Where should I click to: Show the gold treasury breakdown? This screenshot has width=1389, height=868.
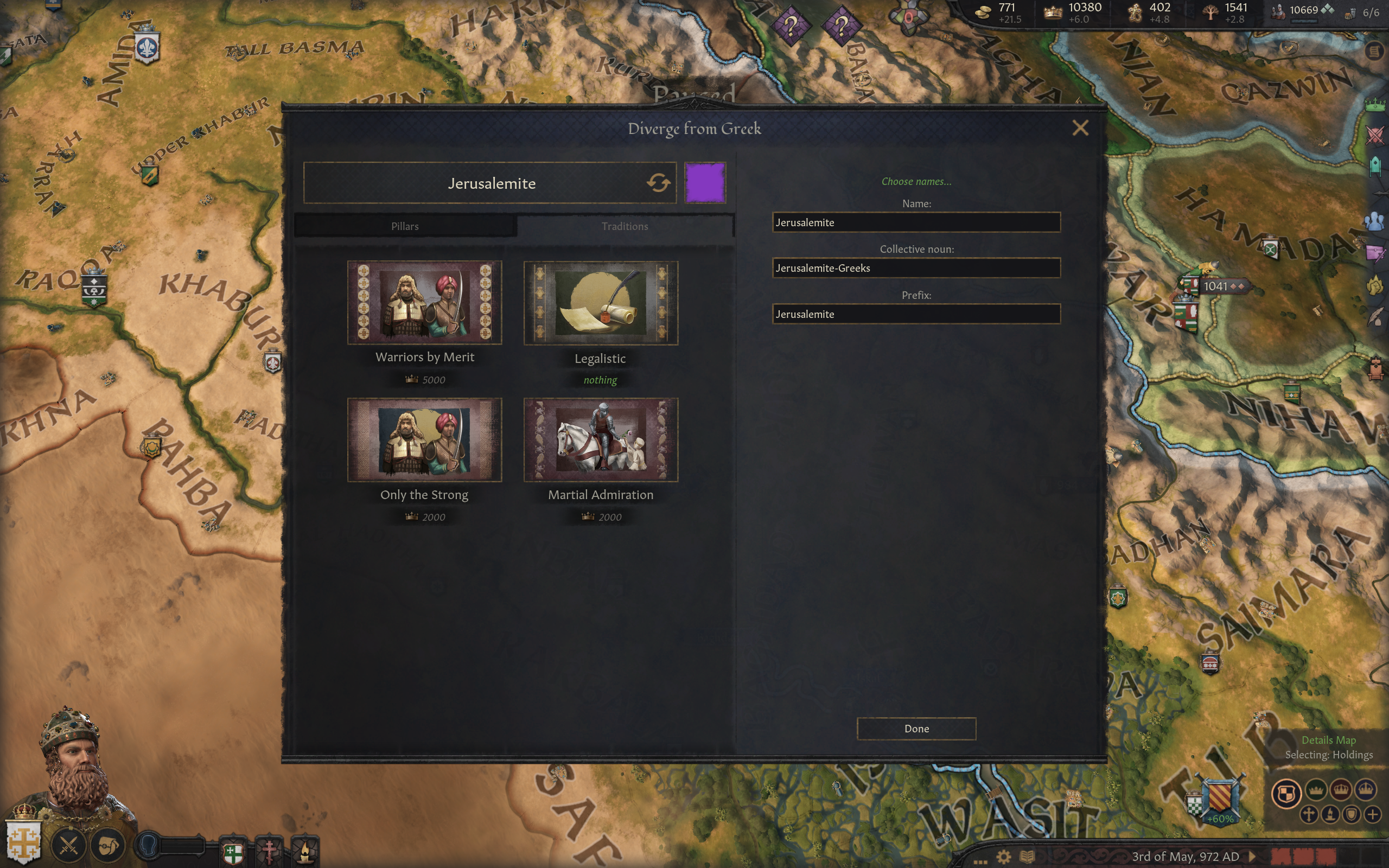(999, 12)
